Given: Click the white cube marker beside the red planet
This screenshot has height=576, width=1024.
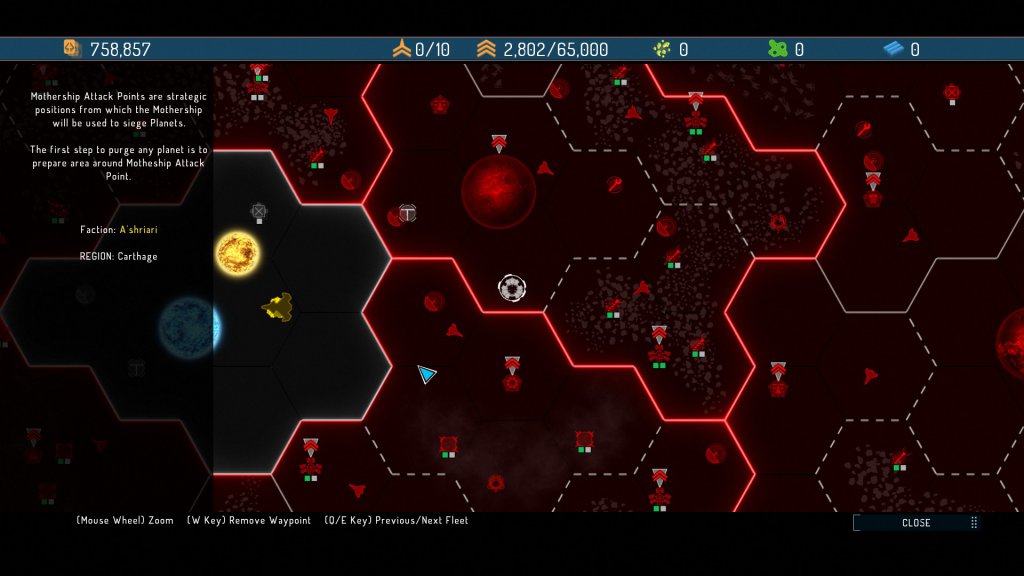Looking at the screenshot, I should pyautogui.click(x=407, y=213).
